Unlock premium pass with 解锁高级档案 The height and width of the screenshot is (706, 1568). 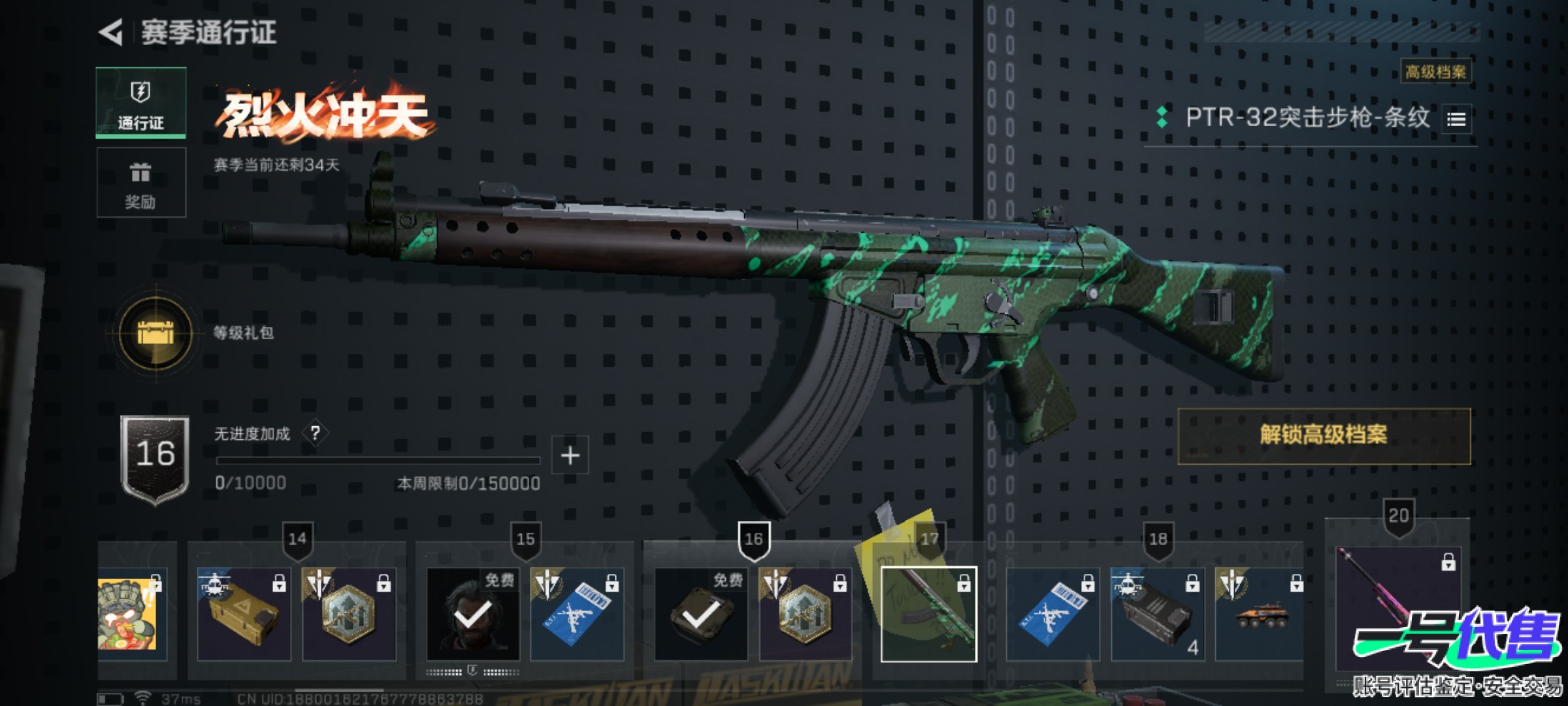tap(1324, 436)
